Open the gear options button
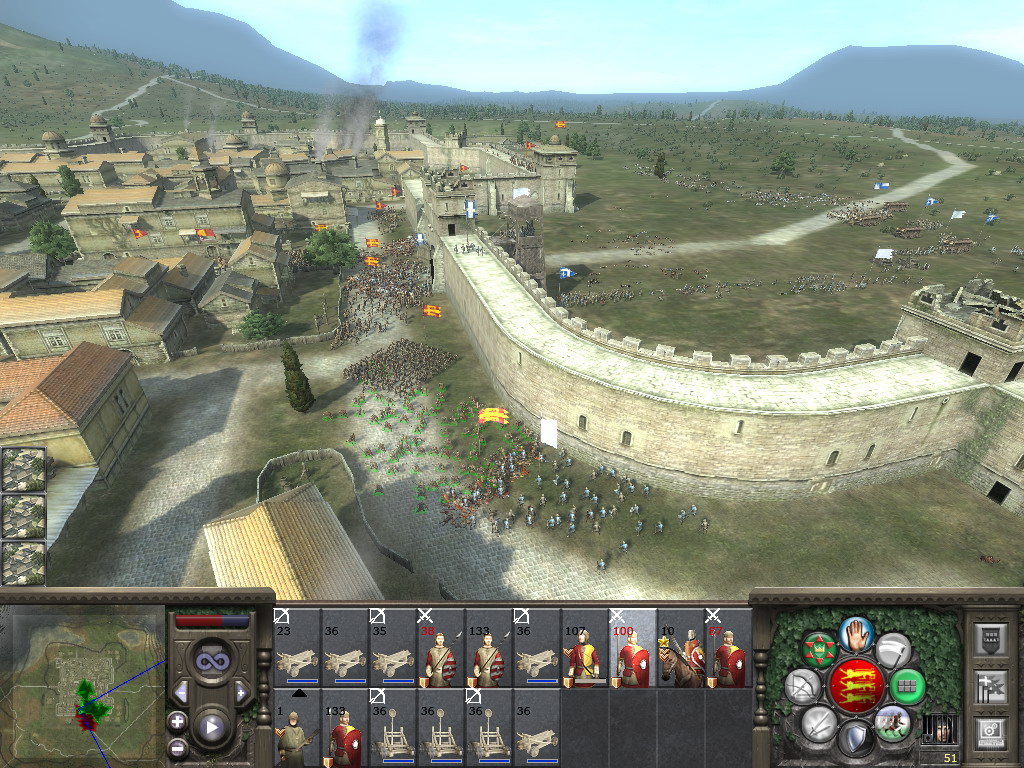The width and height of the screenshot is (1024, 768). click(989, 733)
